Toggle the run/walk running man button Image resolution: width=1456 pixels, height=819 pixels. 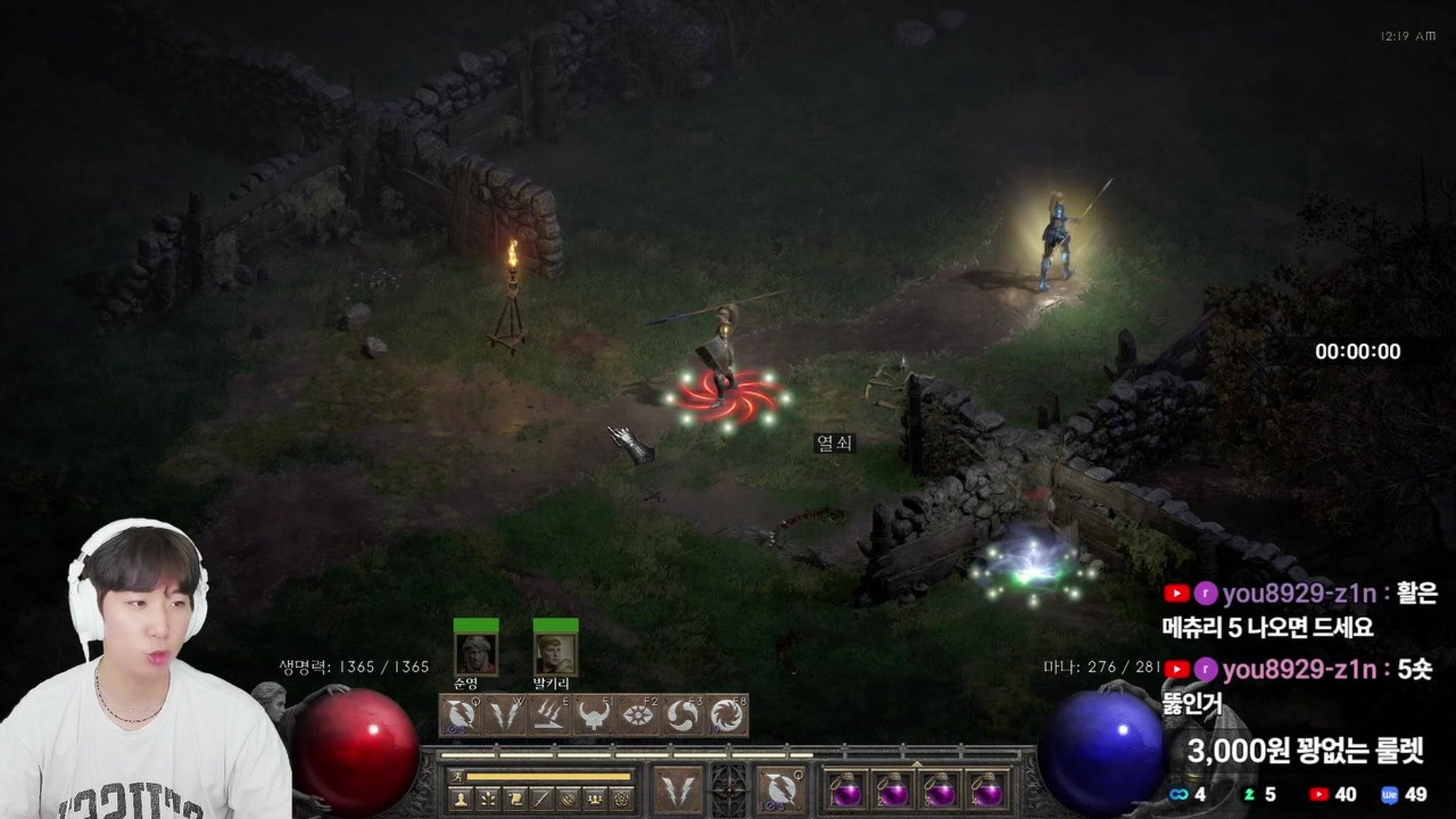[456, 776]
